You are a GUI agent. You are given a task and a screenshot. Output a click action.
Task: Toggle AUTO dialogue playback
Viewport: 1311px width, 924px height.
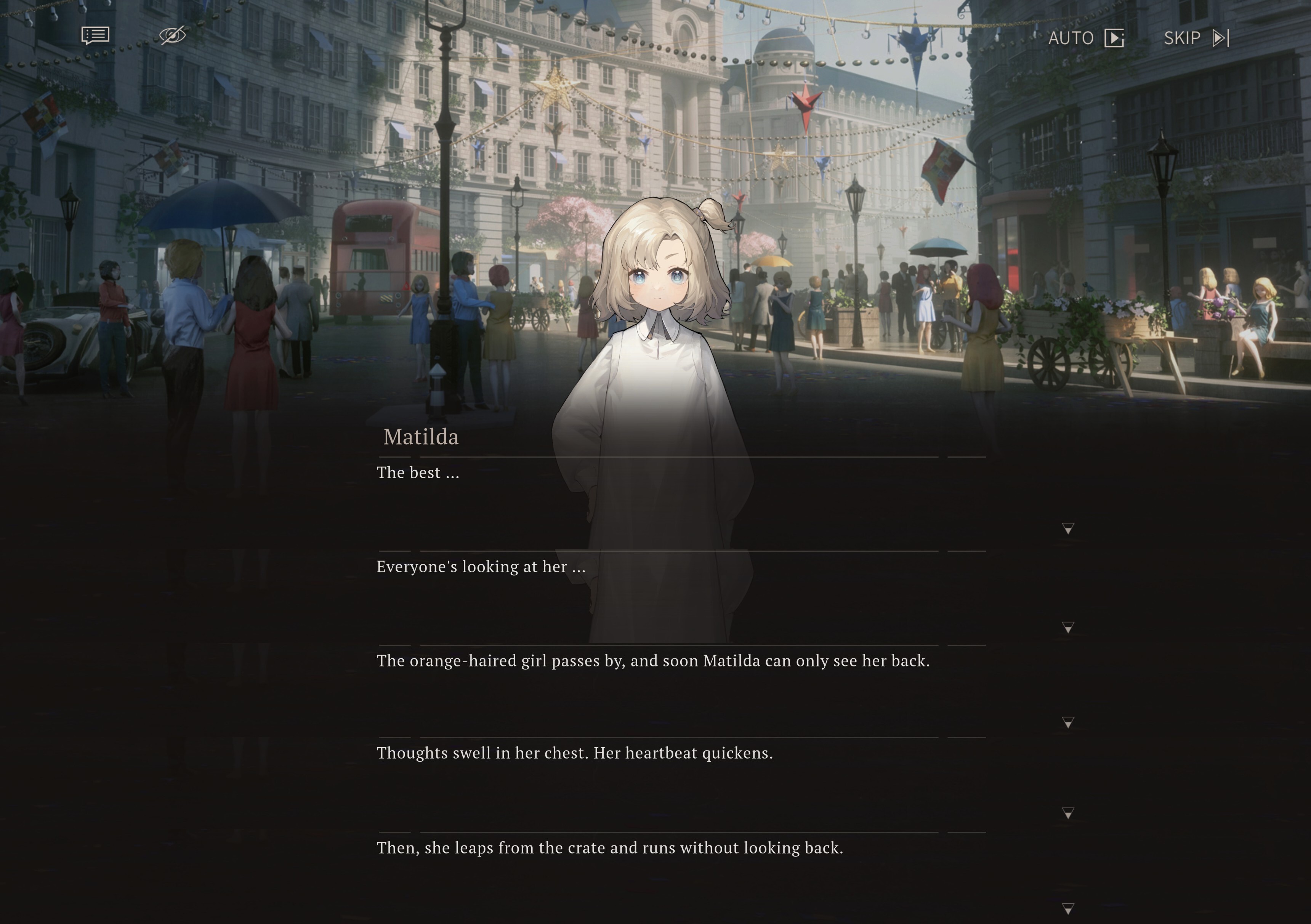tap(1085, 38)
